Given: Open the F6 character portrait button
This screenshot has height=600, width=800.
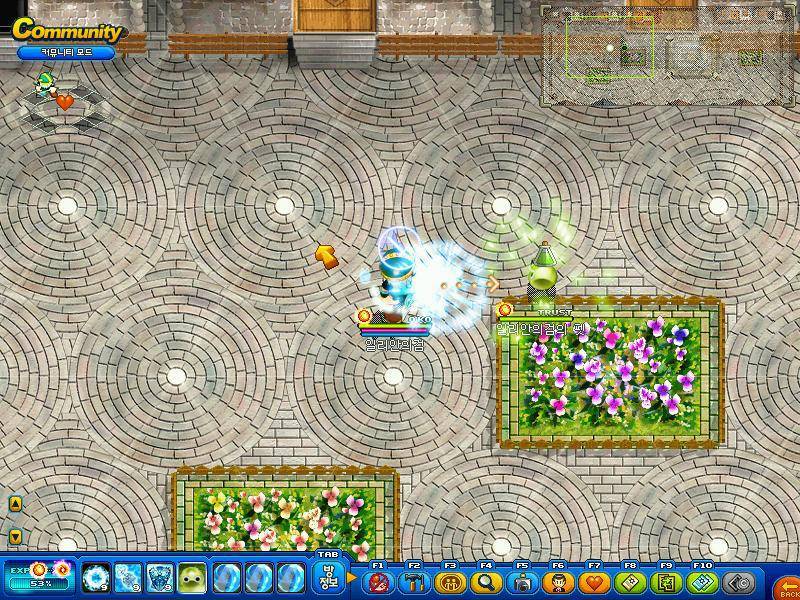Looking at the screenshot, I should click(559, 581).
